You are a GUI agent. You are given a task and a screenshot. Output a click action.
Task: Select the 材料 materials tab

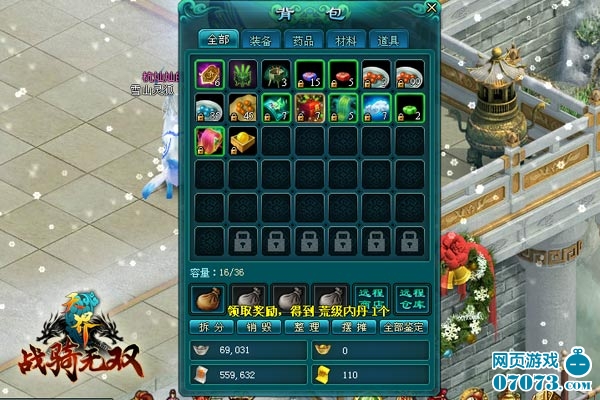pyautogui.click(x=347, y=41)
